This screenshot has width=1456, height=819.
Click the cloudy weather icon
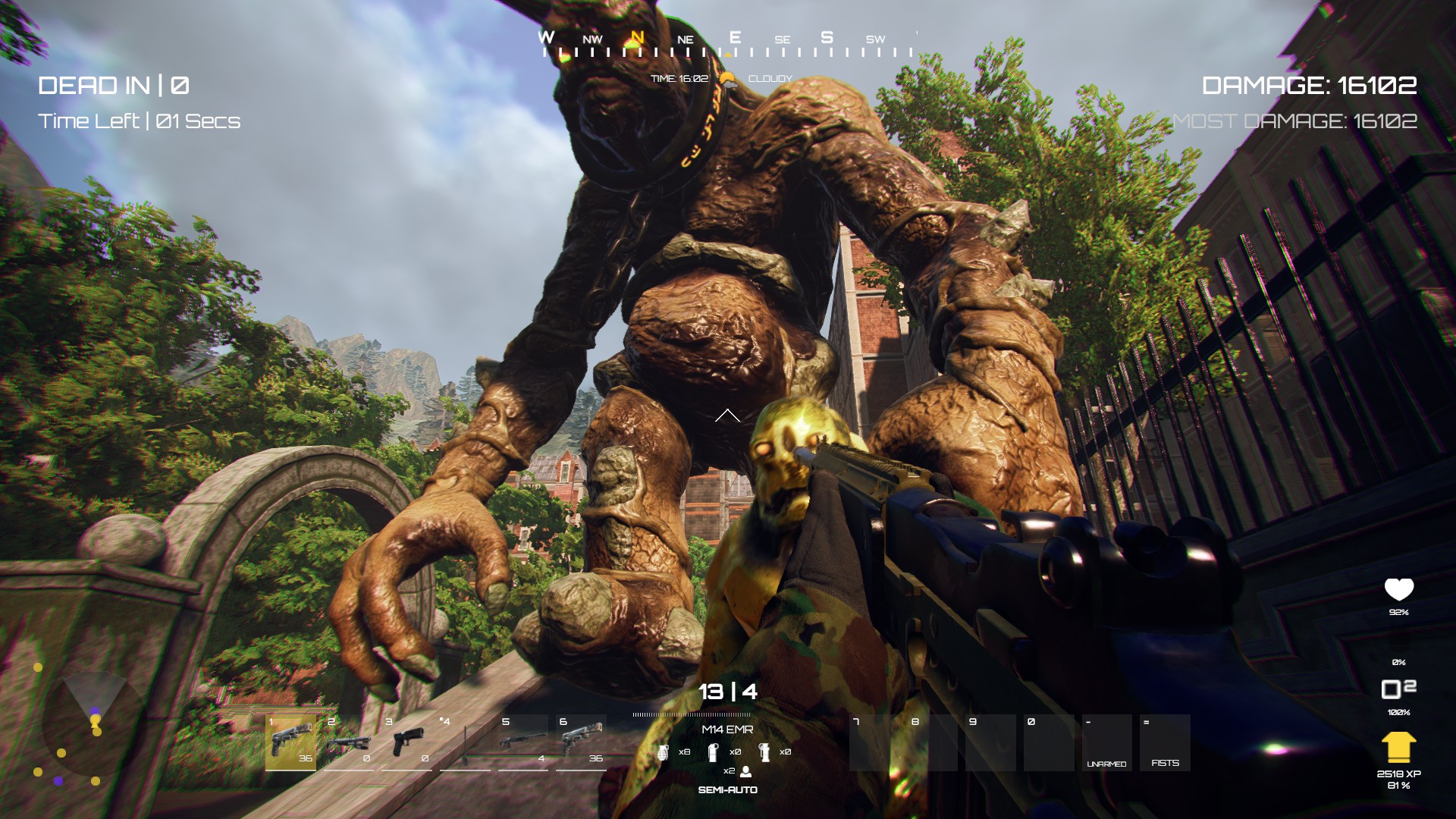[728, 78]
